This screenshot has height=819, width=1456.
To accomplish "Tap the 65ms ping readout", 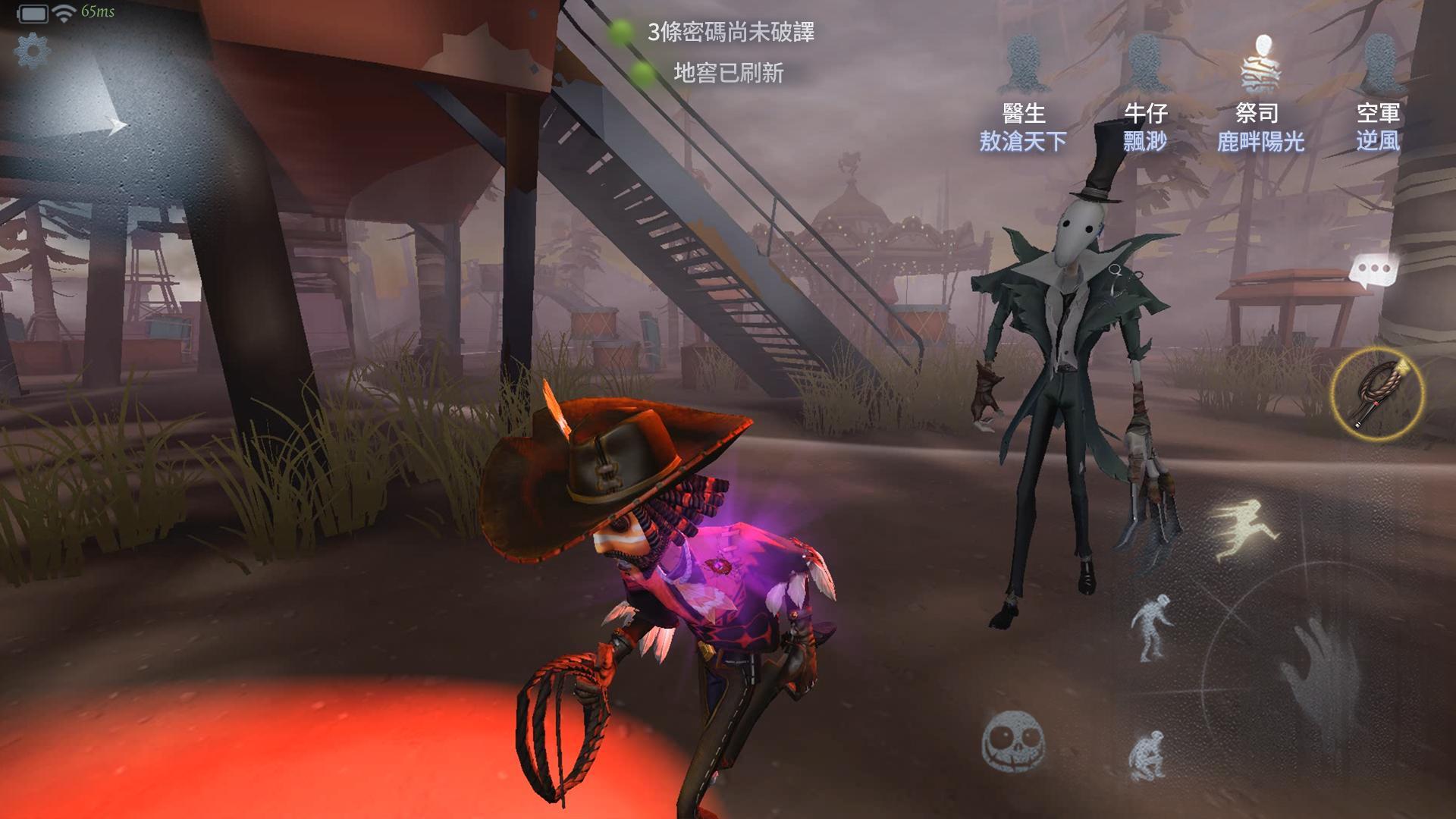I will pyautogui.click(x=99, y=11).
